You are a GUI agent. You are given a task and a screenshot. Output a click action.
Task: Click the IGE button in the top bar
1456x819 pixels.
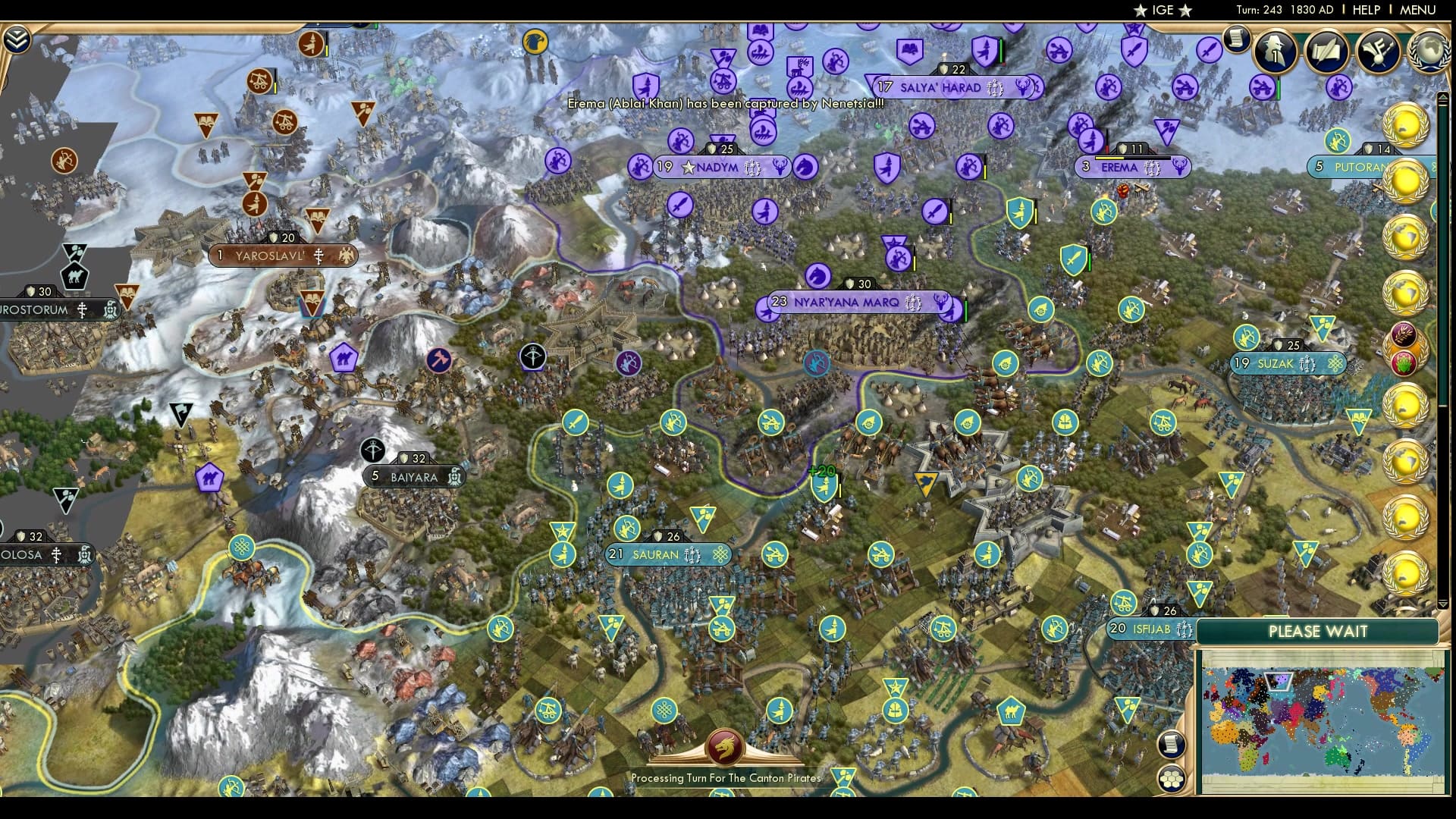coord(1160,11)
